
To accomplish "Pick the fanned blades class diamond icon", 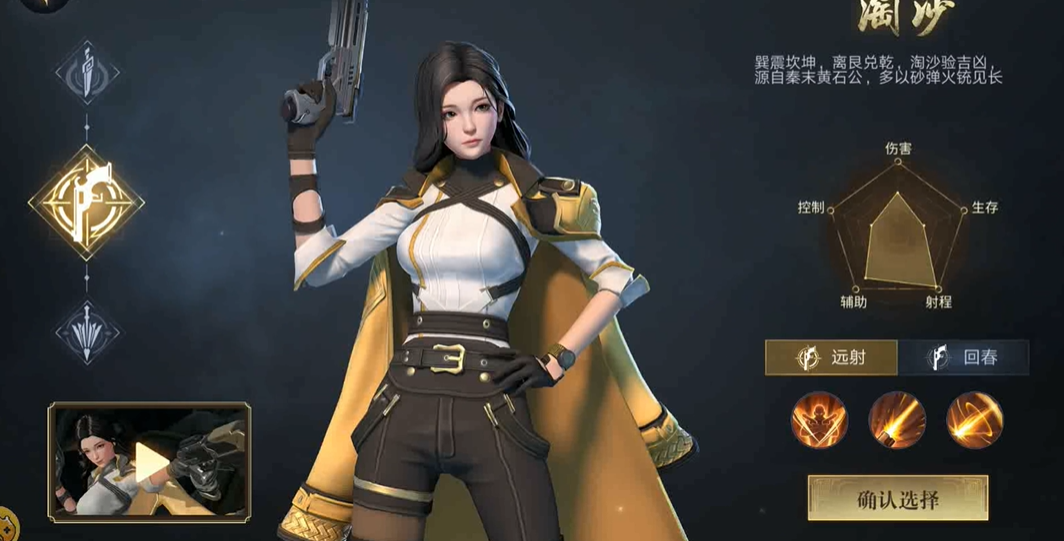I will 87,331.
